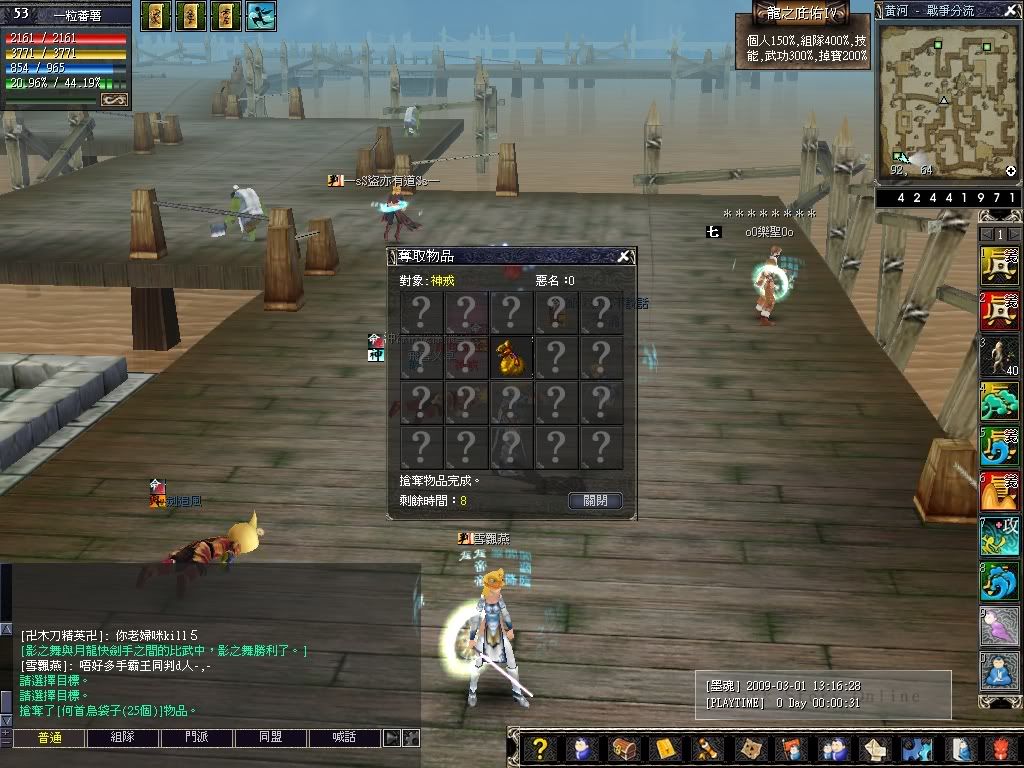The height and width of the screenshot is (768, 1024).
Task: Click the 關閉 button in loot window
Action: click(595, 500)
